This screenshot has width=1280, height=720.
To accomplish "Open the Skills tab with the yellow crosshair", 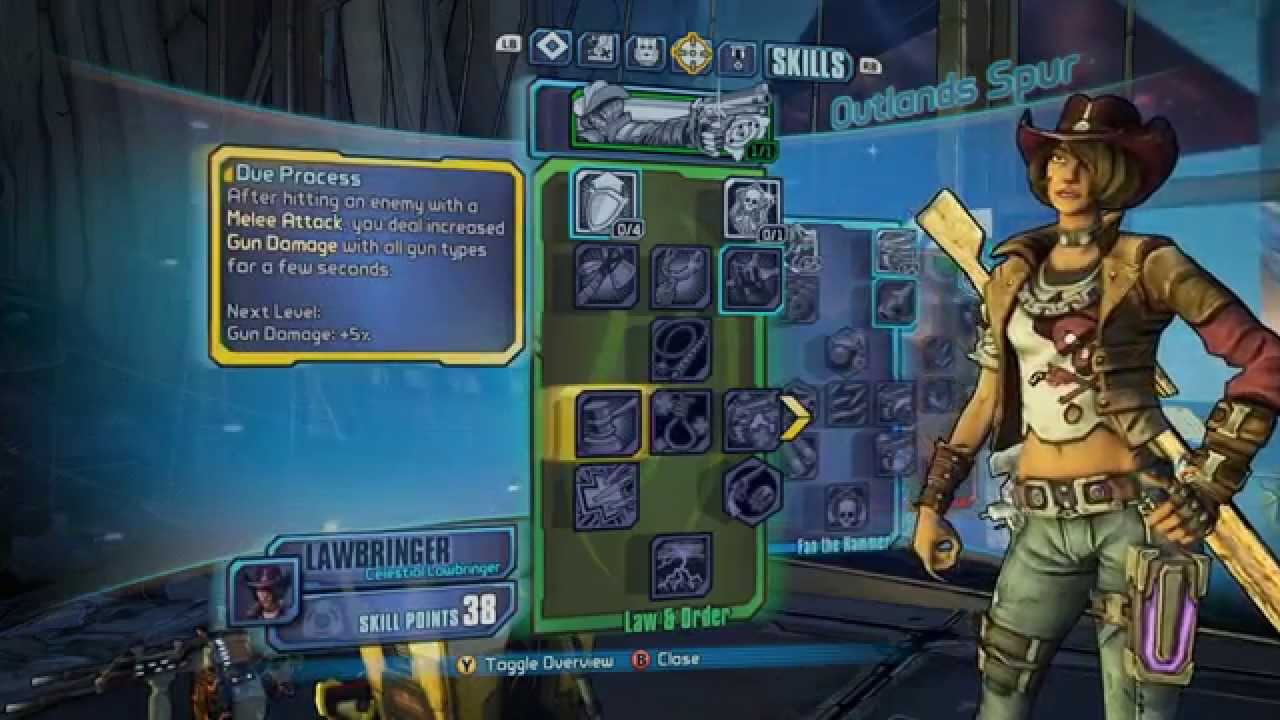I will 691,53.
